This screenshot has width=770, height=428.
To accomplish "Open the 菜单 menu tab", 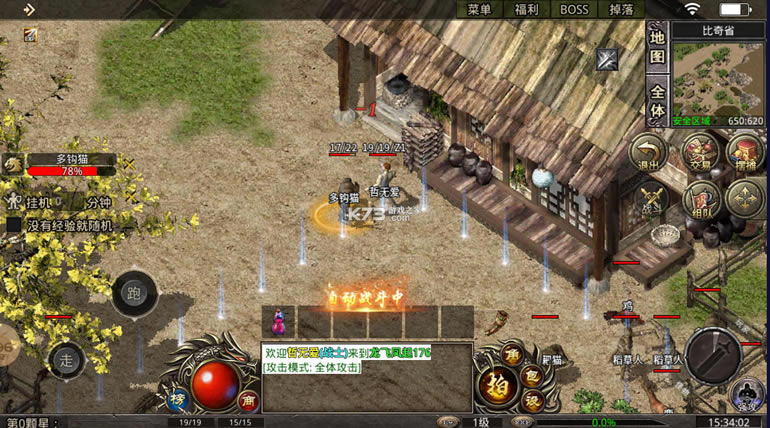I will pos(479,10).
